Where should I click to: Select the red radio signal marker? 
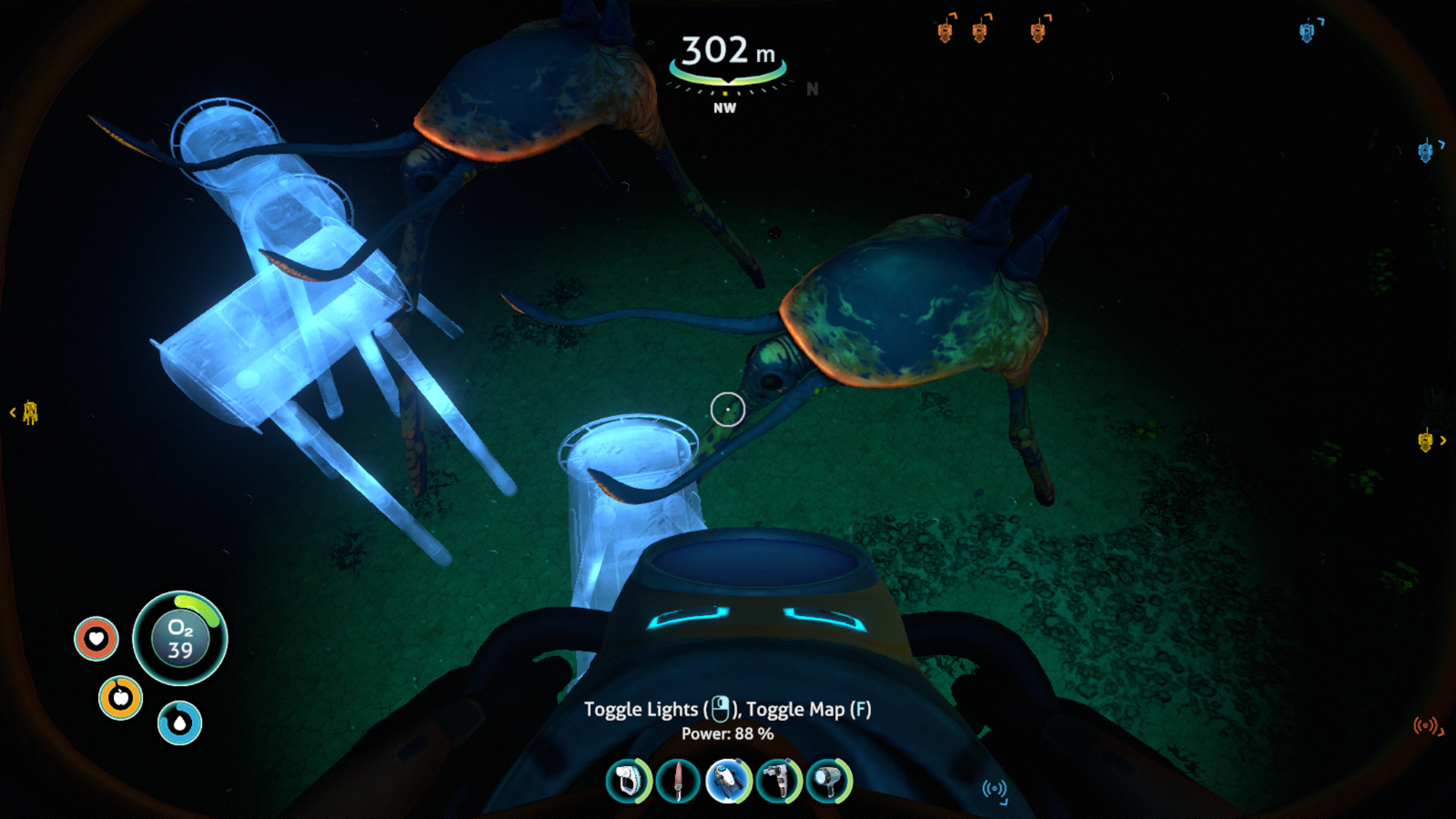(x=1427, y=726)
